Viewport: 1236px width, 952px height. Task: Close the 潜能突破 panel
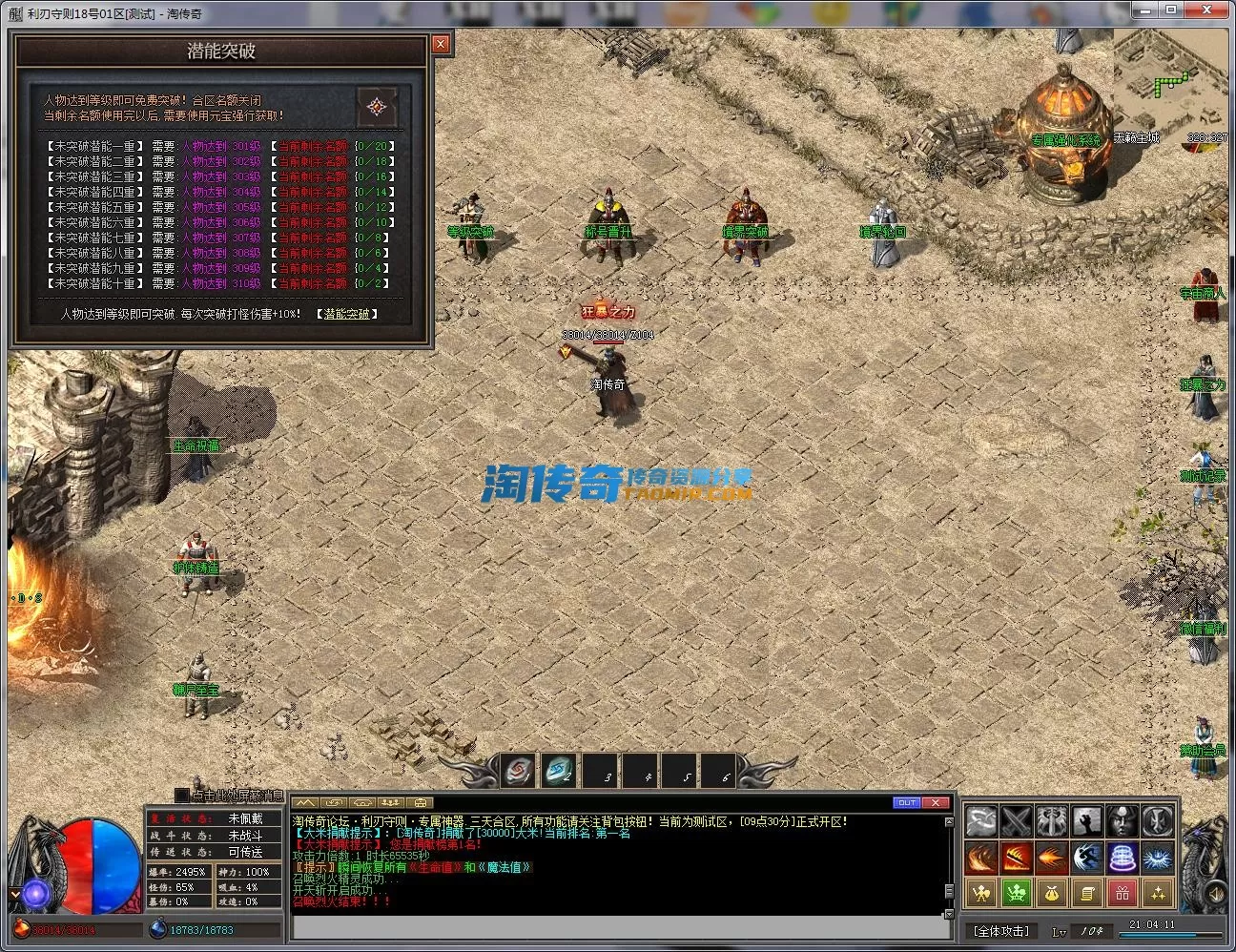pos(440,44)
